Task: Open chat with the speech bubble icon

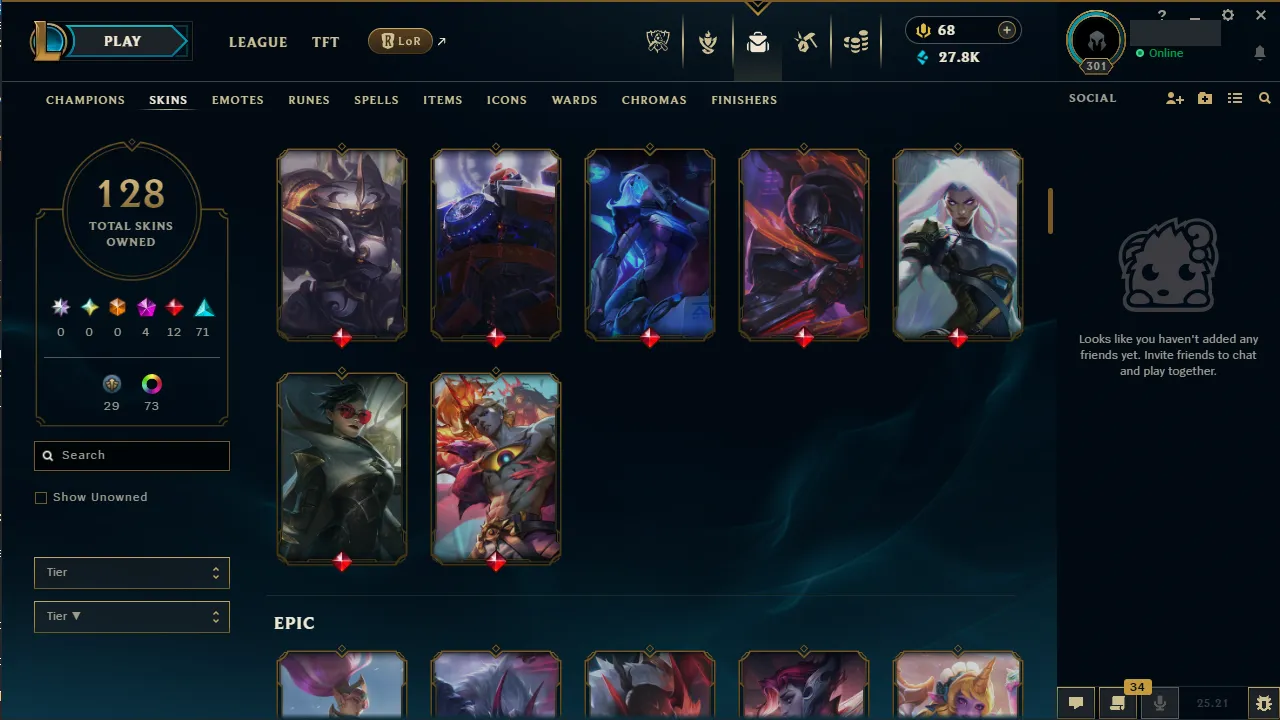Action: pos(1075,703)
